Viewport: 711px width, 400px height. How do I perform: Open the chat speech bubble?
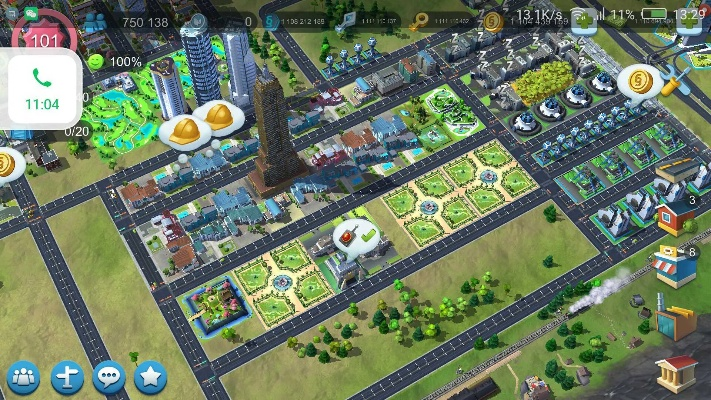108,377
